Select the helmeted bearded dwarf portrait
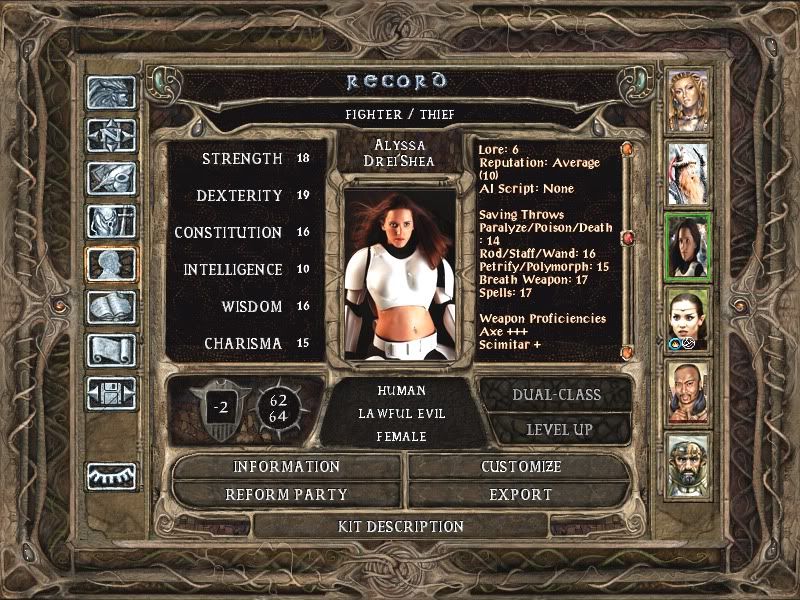Viewport: 800px width, 600px height. click(688, 464)
